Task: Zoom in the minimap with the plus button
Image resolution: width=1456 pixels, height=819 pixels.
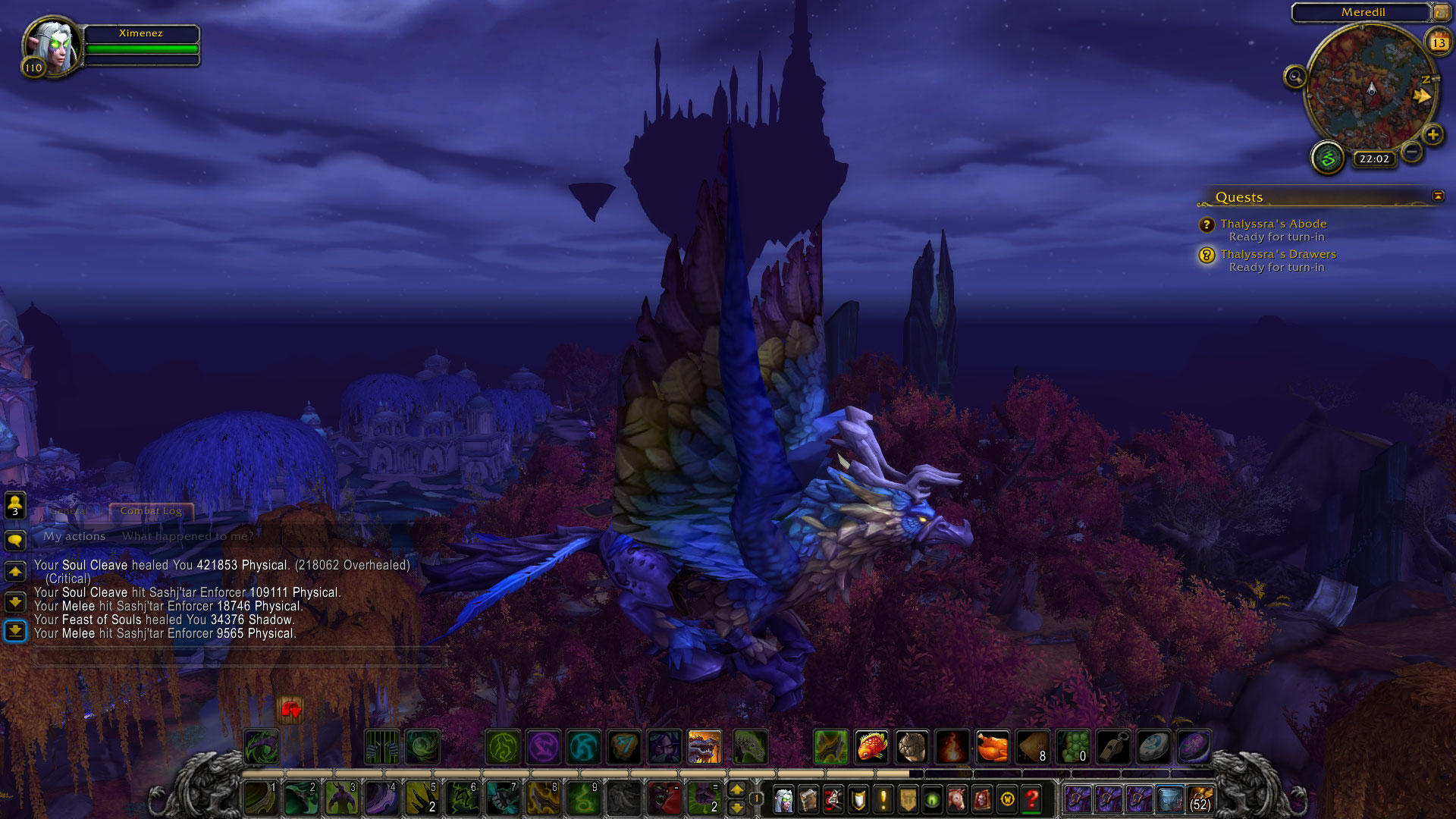Action: (1432, 135)
